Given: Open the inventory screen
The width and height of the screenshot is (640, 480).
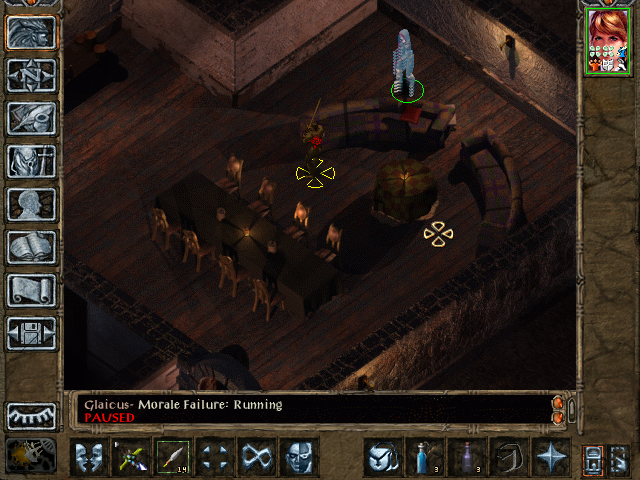Looking at the screenshot, I should coord(31,161).
